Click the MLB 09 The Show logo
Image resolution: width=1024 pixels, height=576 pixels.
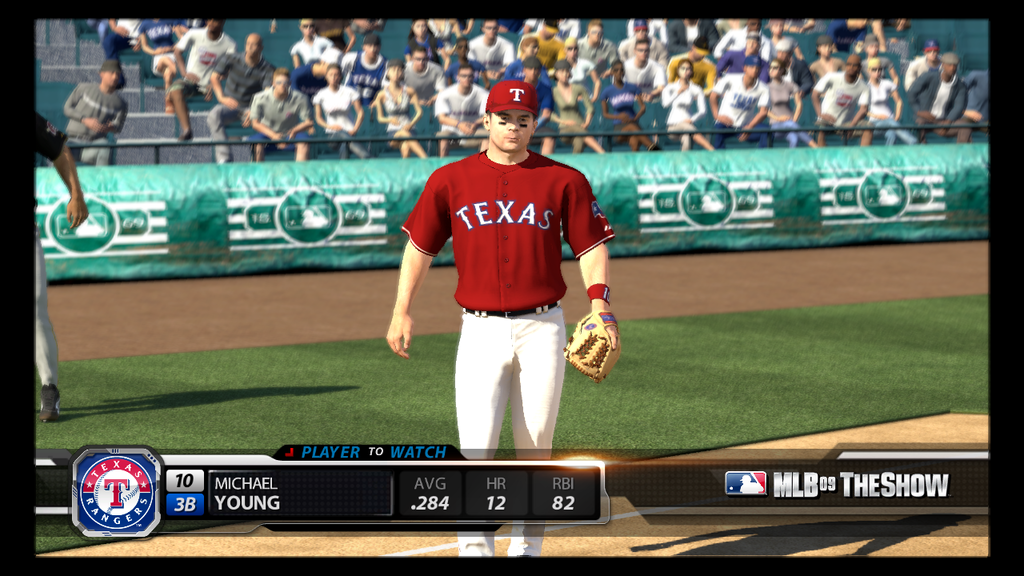pyautogui.click(x=836, y=485)
